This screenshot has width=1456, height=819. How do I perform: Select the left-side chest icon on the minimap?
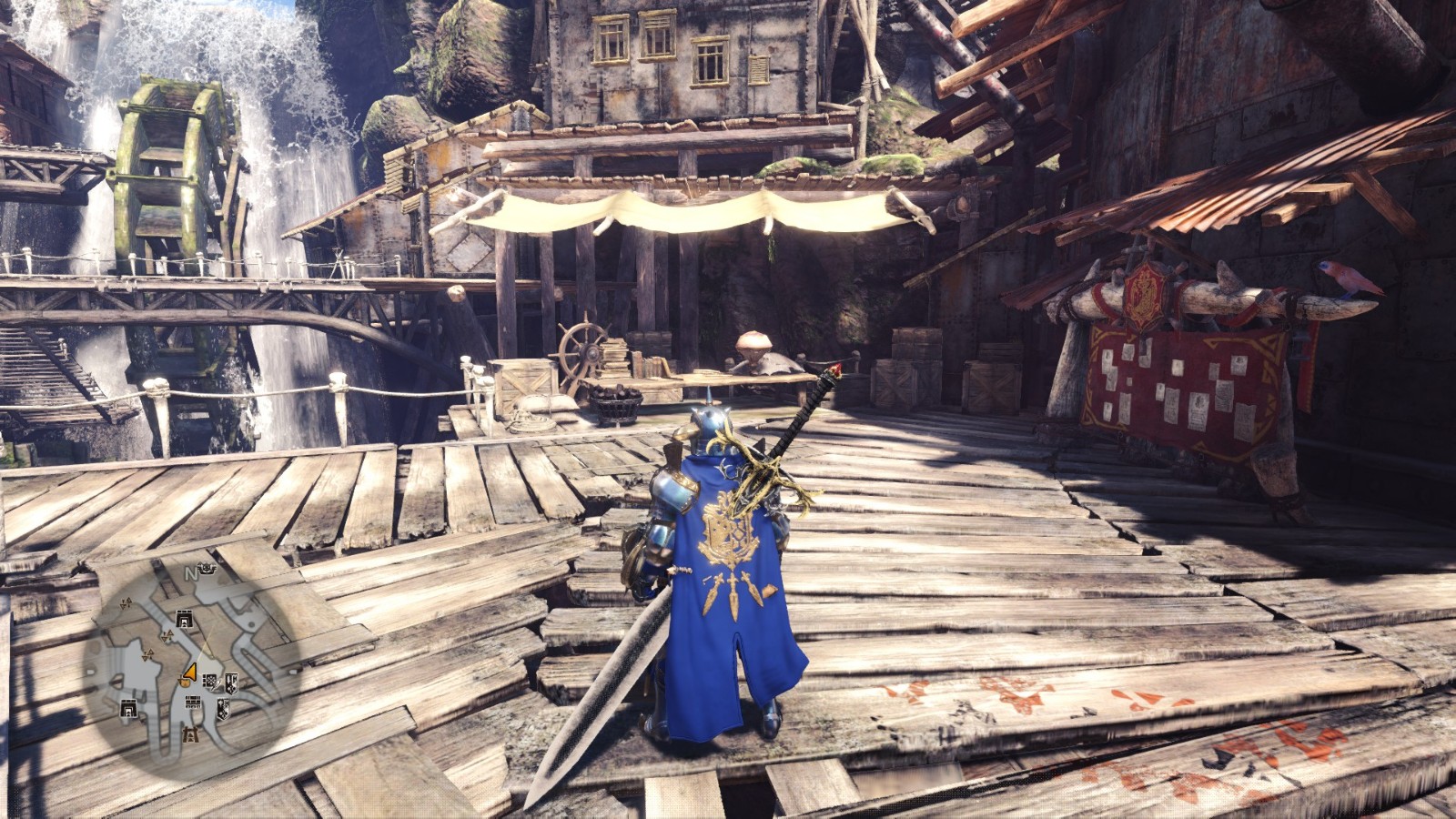point(128,707)
